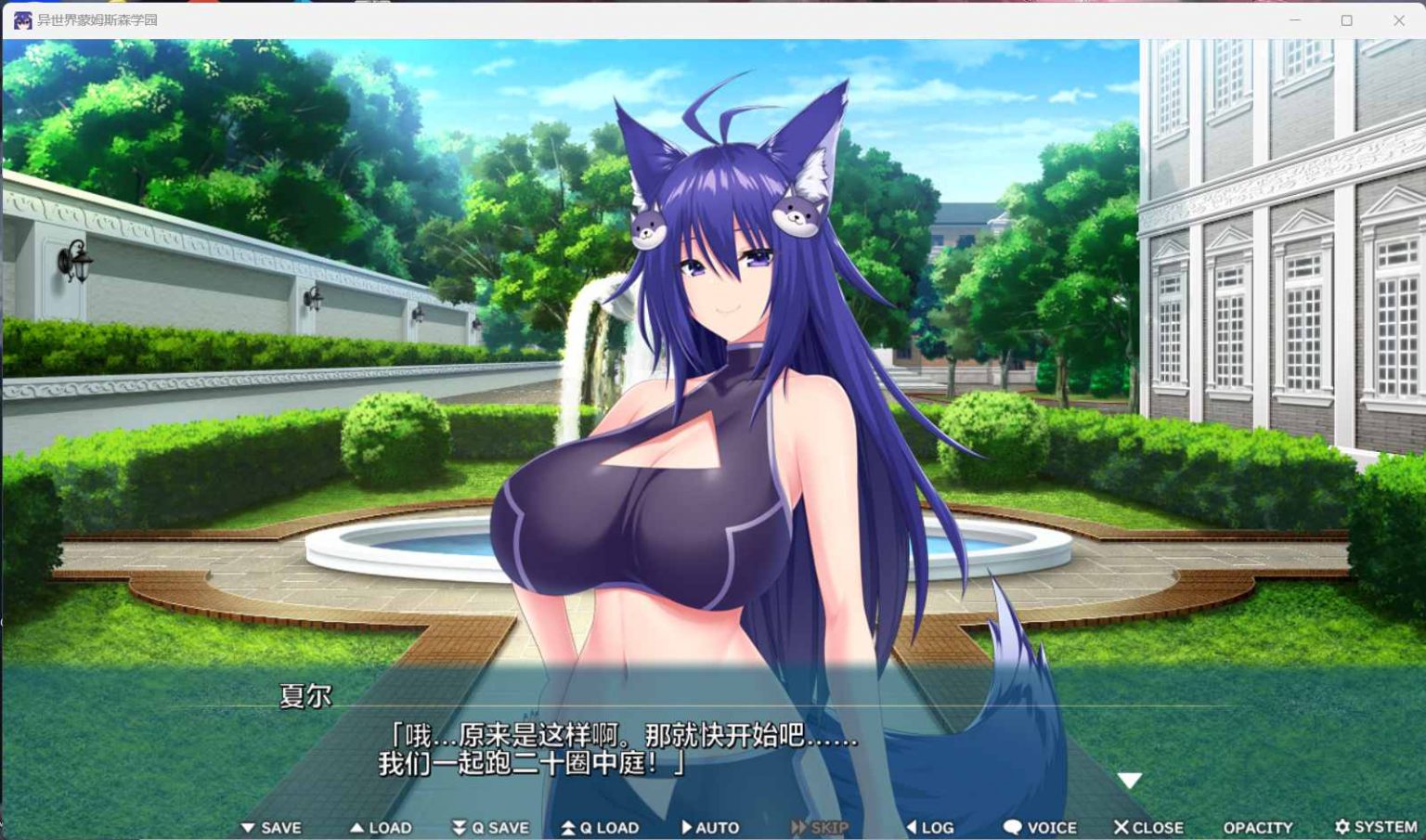This screenshot has height=840, width=1426.
Task: Click the AUTO play triangle icon
Action: 687,826
